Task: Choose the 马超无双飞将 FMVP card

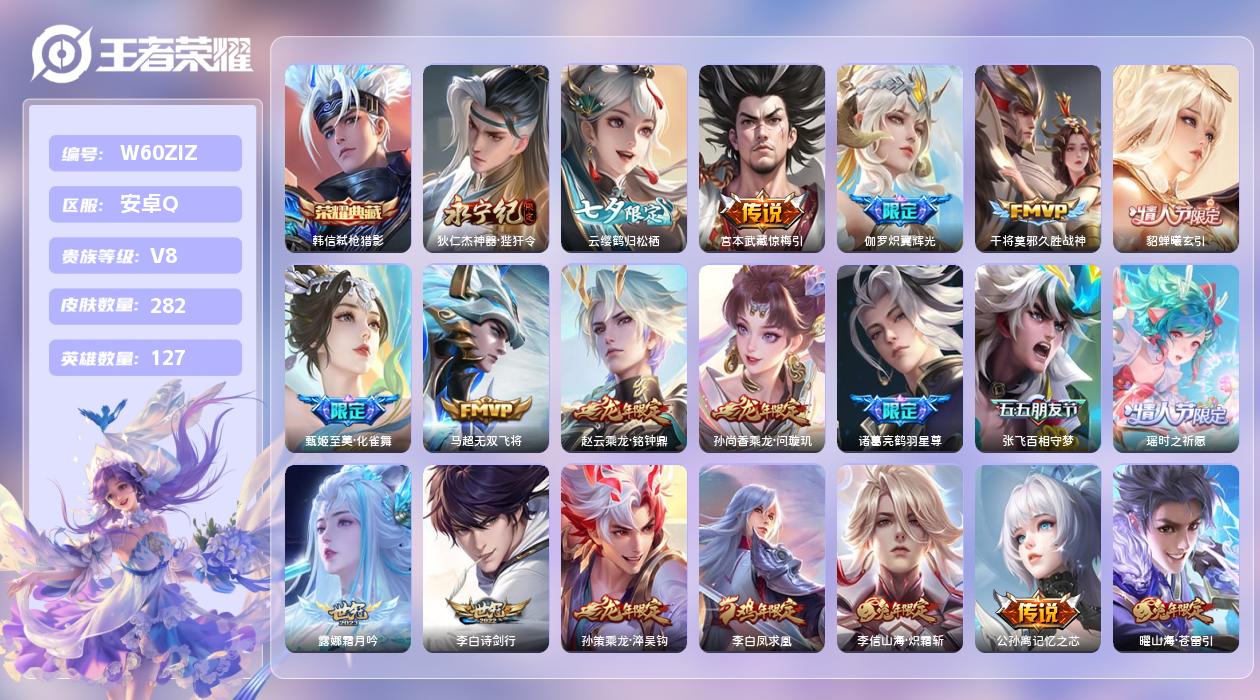Action: [x=486, y=358]
